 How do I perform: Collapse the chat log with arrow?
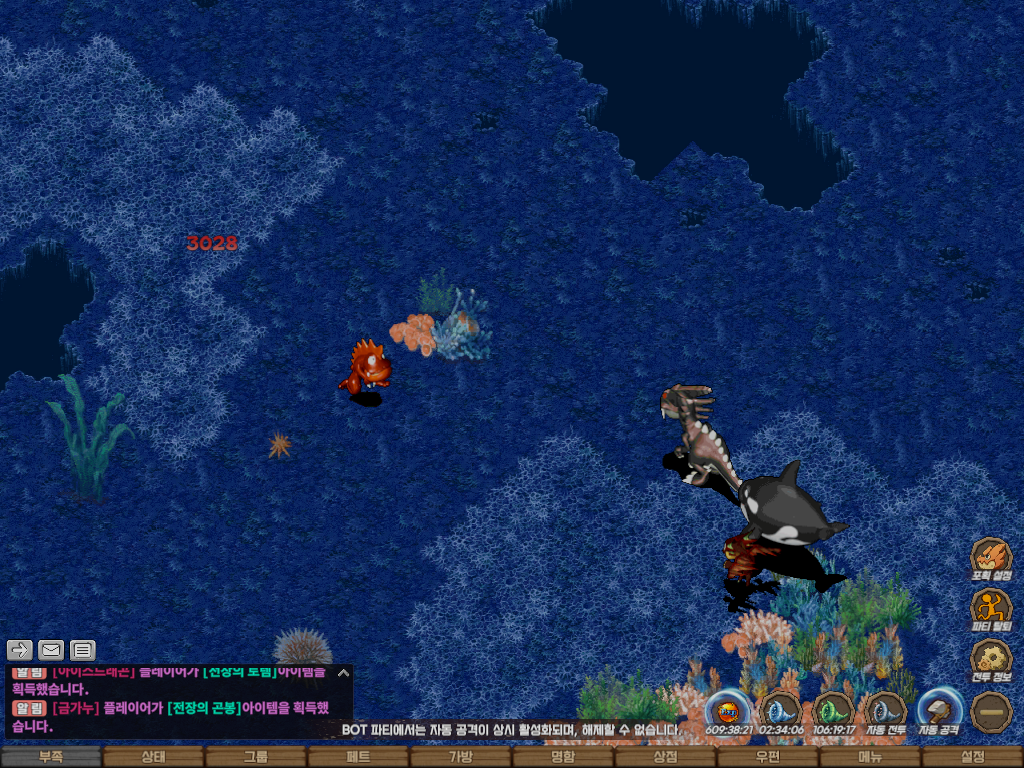click(x=343, y=673)
